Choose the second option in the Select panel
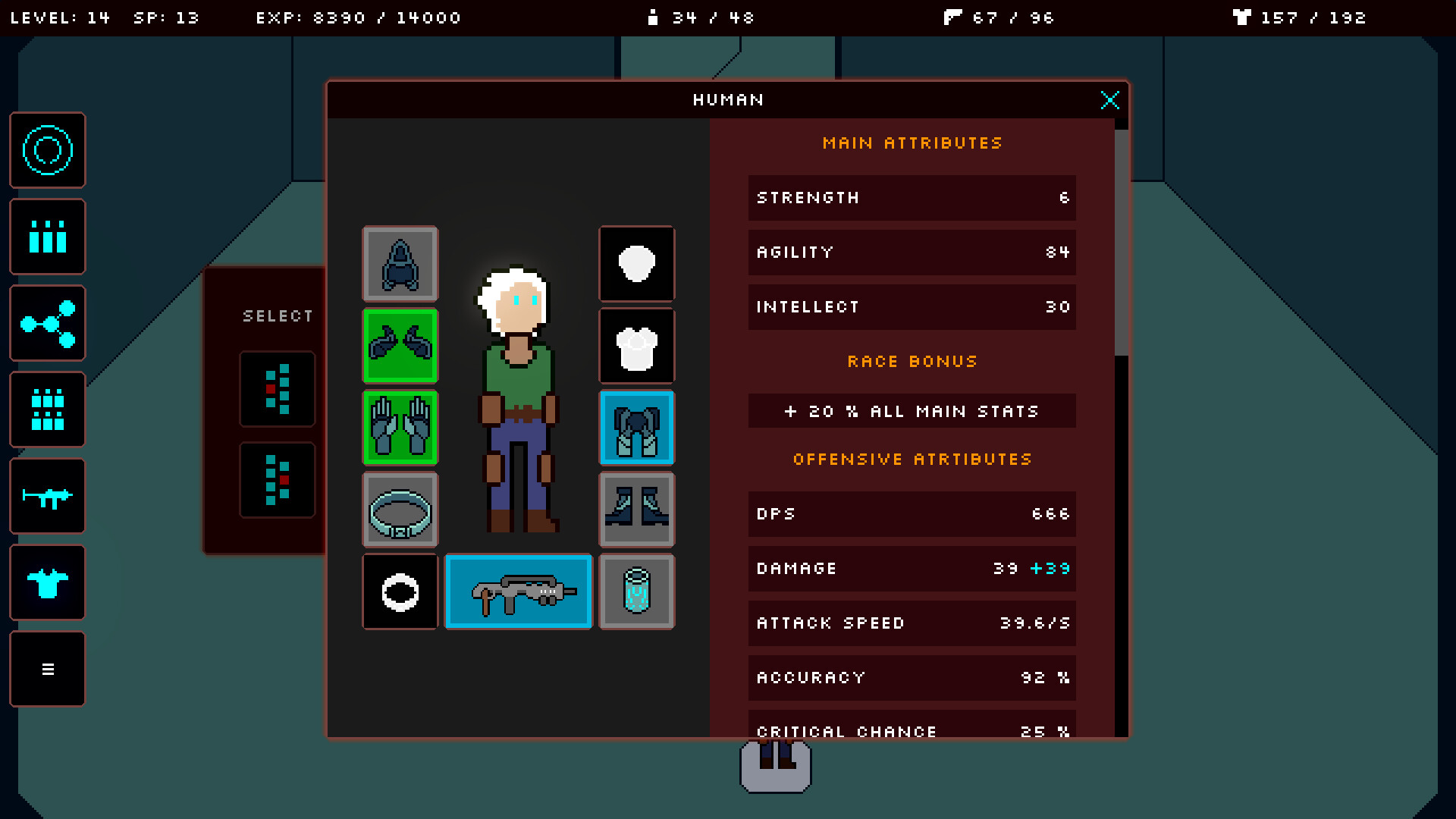 pyautogui.click(x=277, y=480)
